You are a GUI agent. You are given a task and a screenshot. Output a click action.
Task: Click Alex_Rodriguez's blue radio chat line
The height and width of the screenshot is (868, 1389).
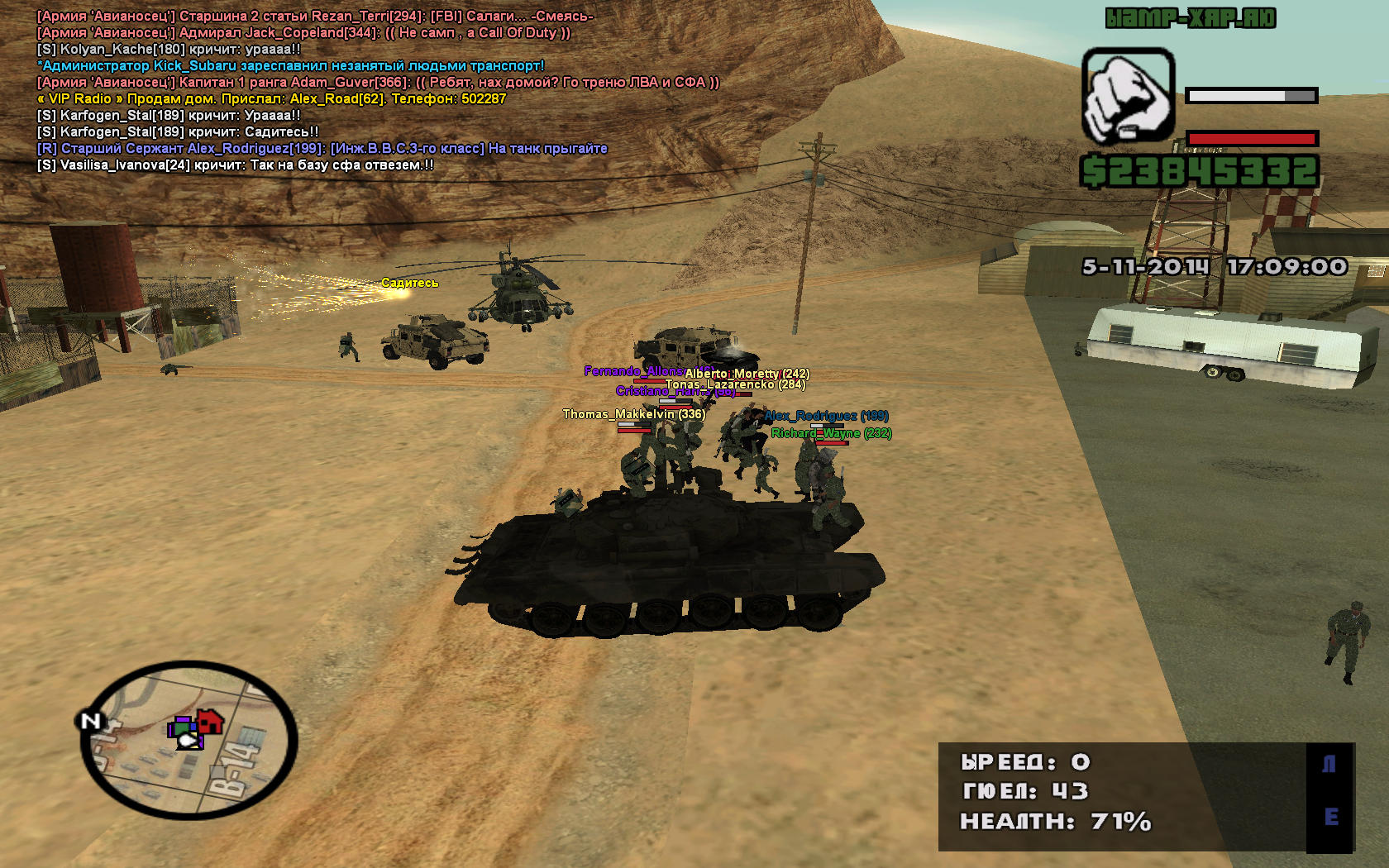[322, 149]
